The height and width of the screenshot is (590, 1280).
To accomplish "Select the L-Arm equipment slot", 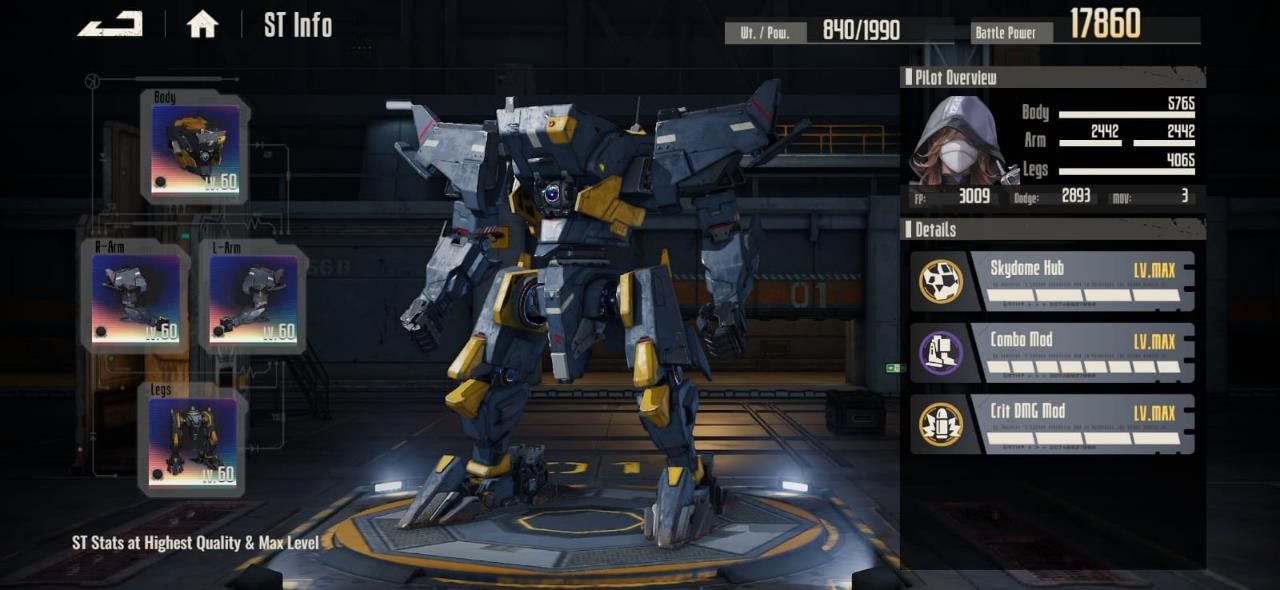I will [x=253, y=299].
